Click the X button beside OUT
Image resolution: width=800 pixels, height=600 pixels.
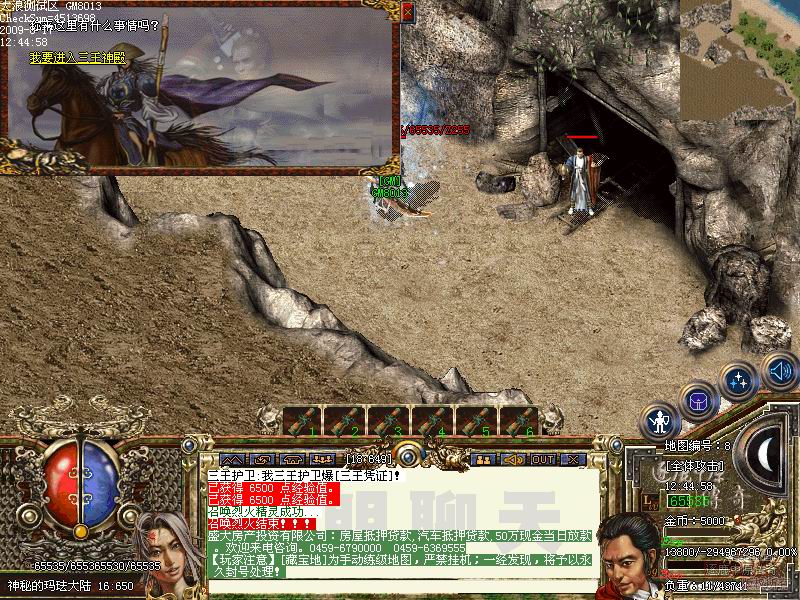572,459
